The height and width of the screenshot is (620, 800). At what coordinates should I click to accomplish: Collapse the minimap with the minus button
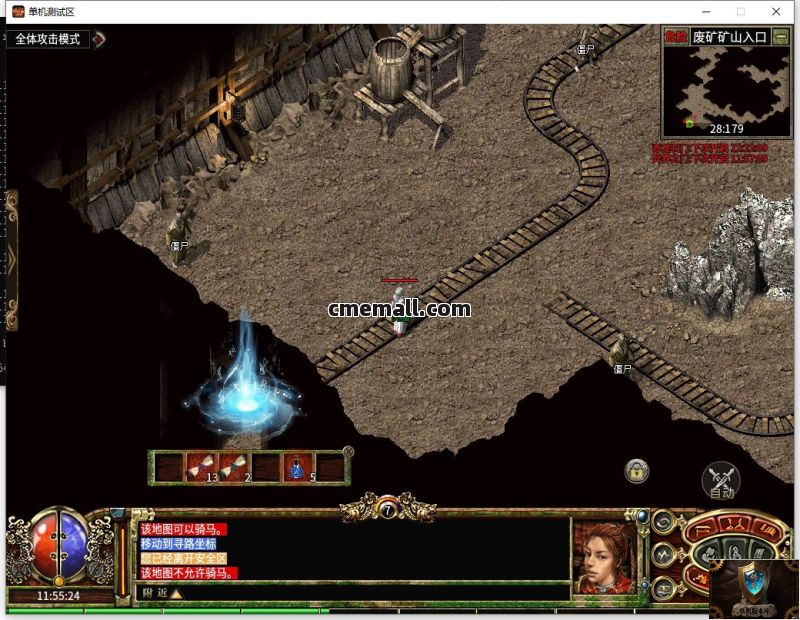[x=781, y=36]
